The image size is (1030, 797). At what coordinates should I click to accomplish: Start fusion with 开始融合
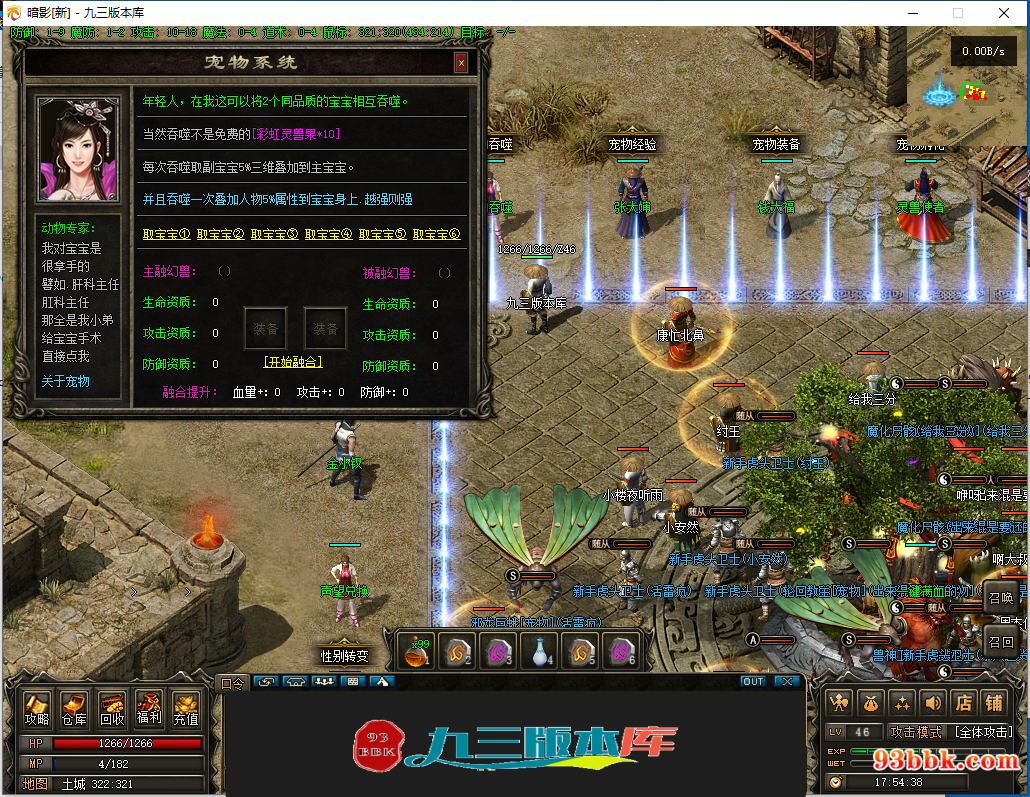(293, 362)
